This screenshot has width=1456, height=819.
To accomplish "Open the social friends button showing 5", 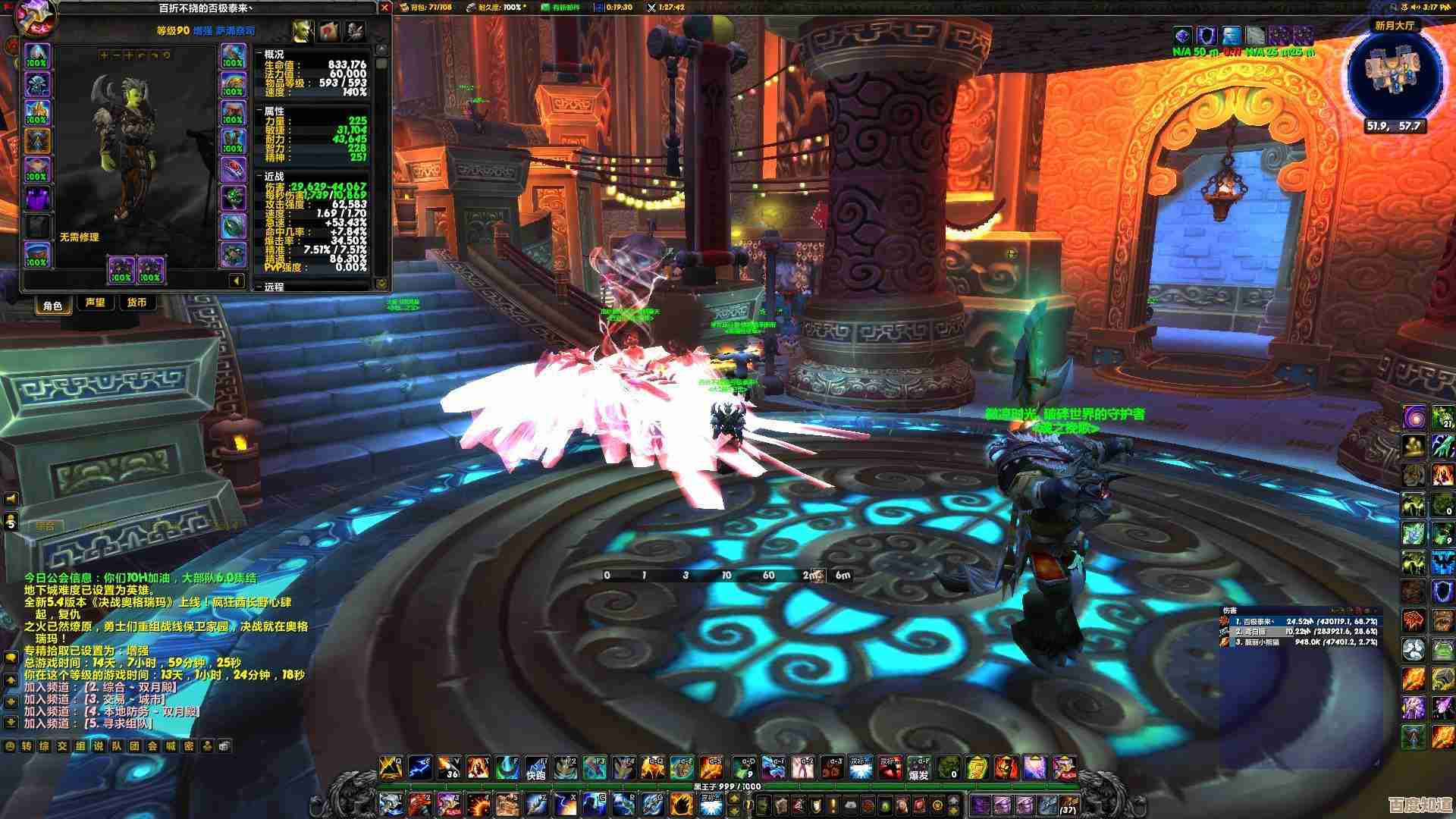I will point(11,522).
